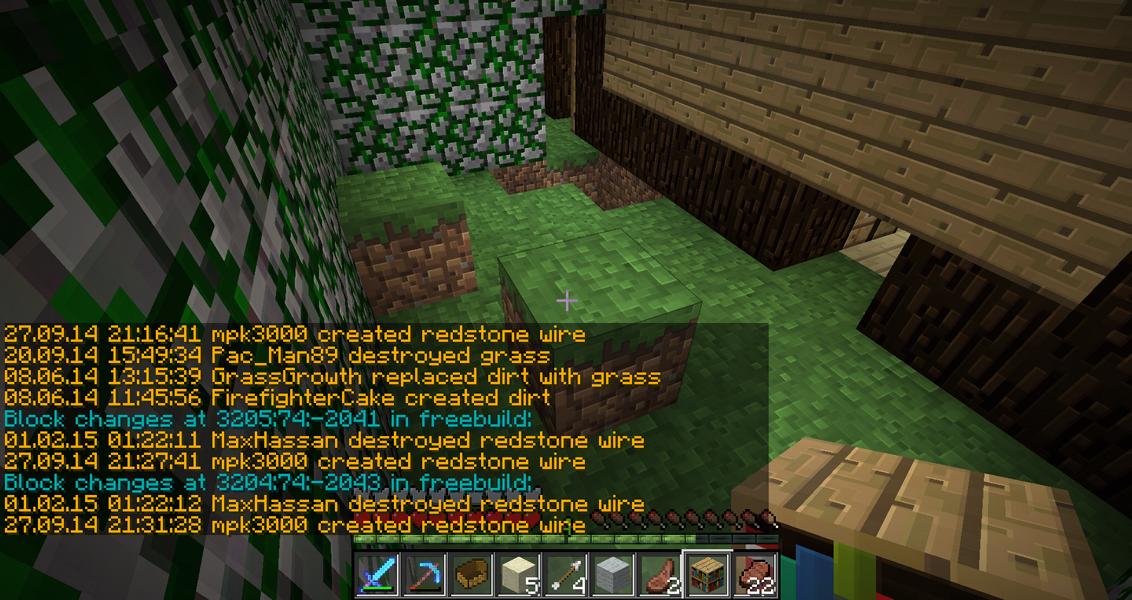Select the bookshelf hotbar slot
Screen dimensions: 1132x600
tap(707, 575)
